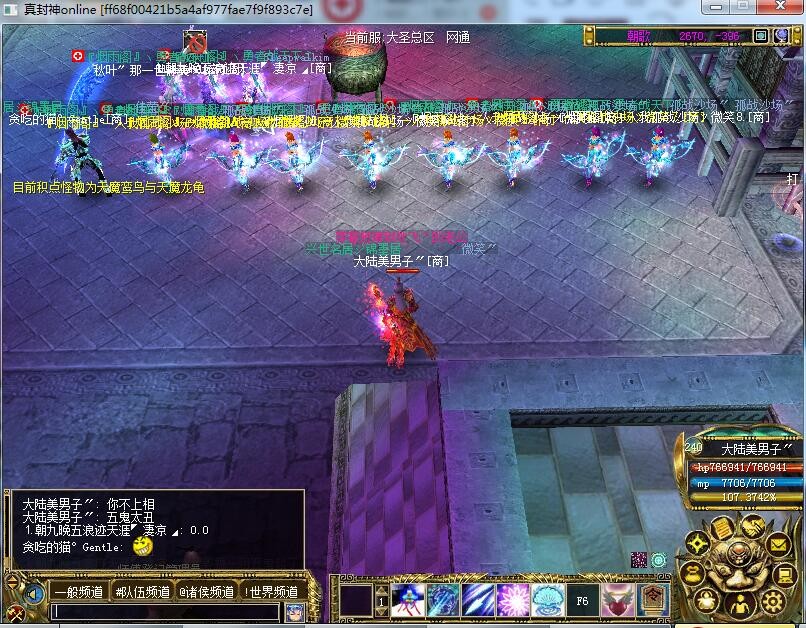806x628 pixels.
Task: Switch to the 一般频道 chat channel
Action: pos(79,591)
